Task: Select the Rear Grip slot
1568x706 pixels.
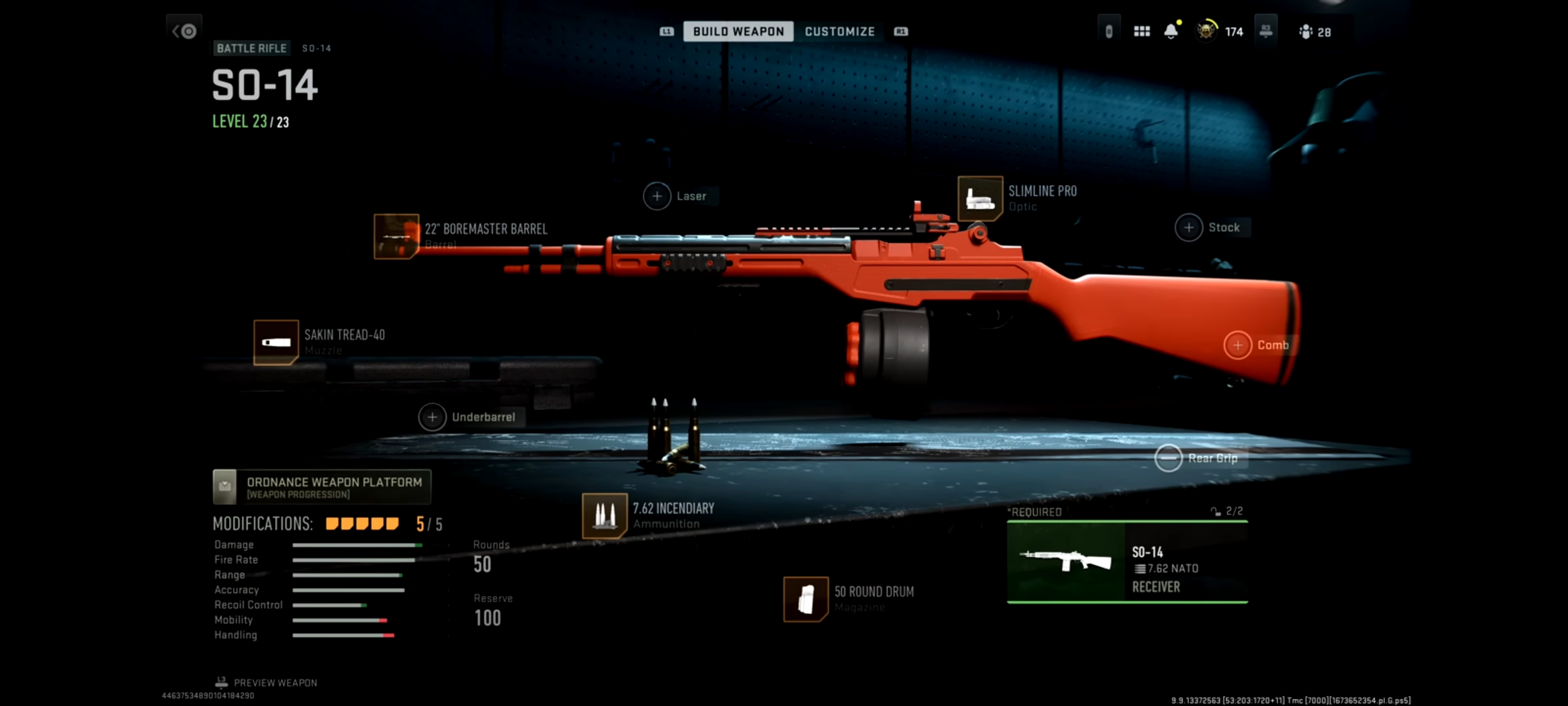Action: click(x=1168, y=458)
